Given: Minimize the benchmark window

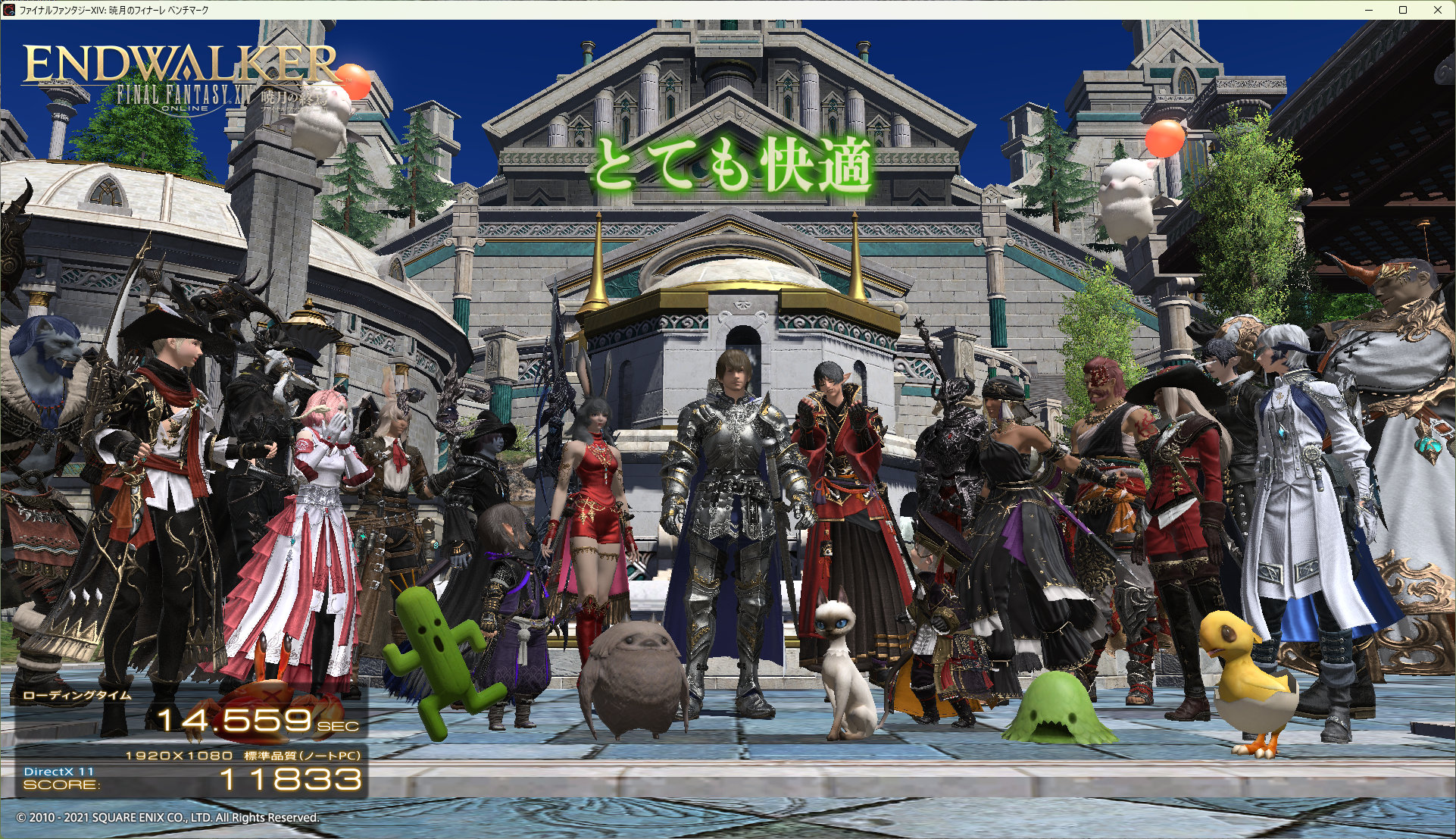Looking at the screenshot, I should click(1369, 10).
